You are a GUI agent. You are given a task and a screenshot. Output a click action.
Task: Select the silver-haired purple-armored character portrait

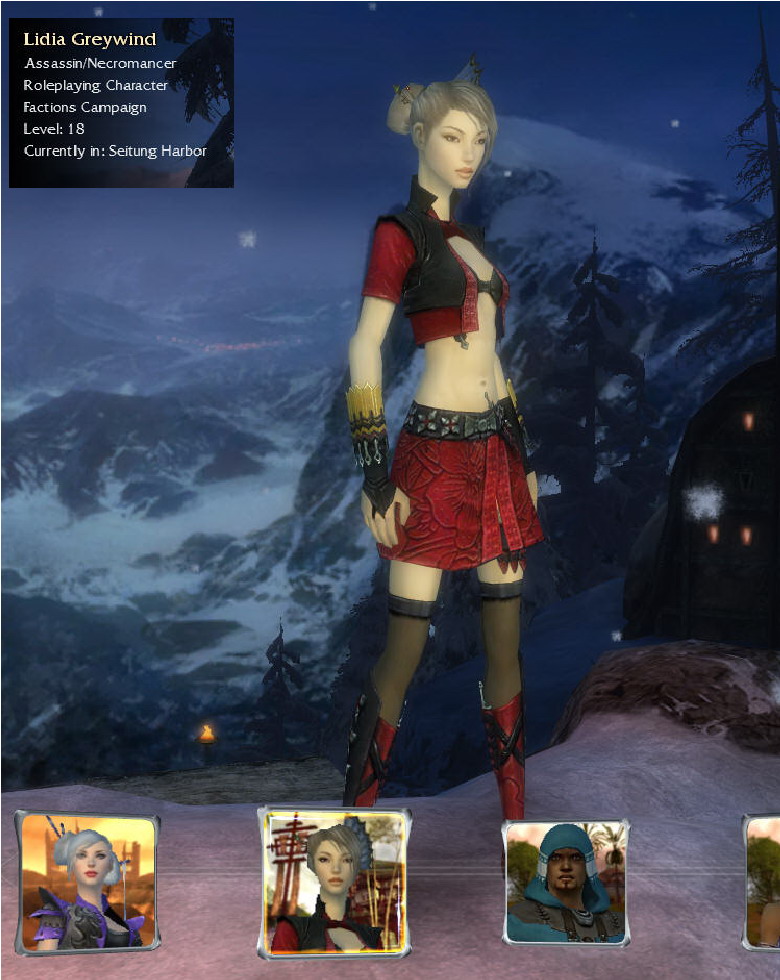pos(88,882)
